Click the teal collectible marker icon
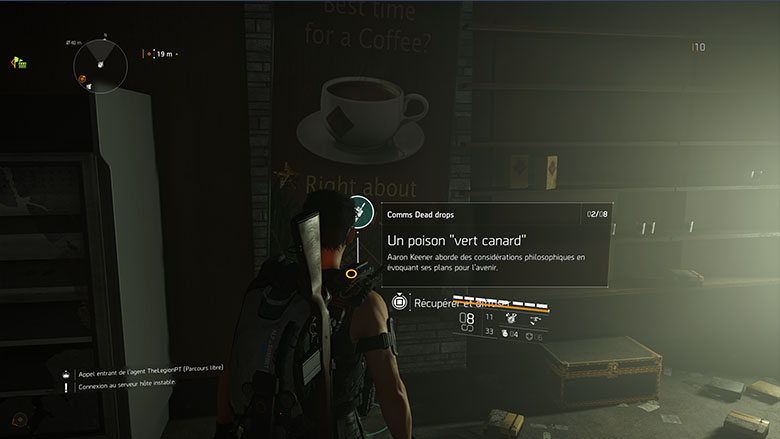Viewport: 780px width, 439px height. (x=360, y=213)
